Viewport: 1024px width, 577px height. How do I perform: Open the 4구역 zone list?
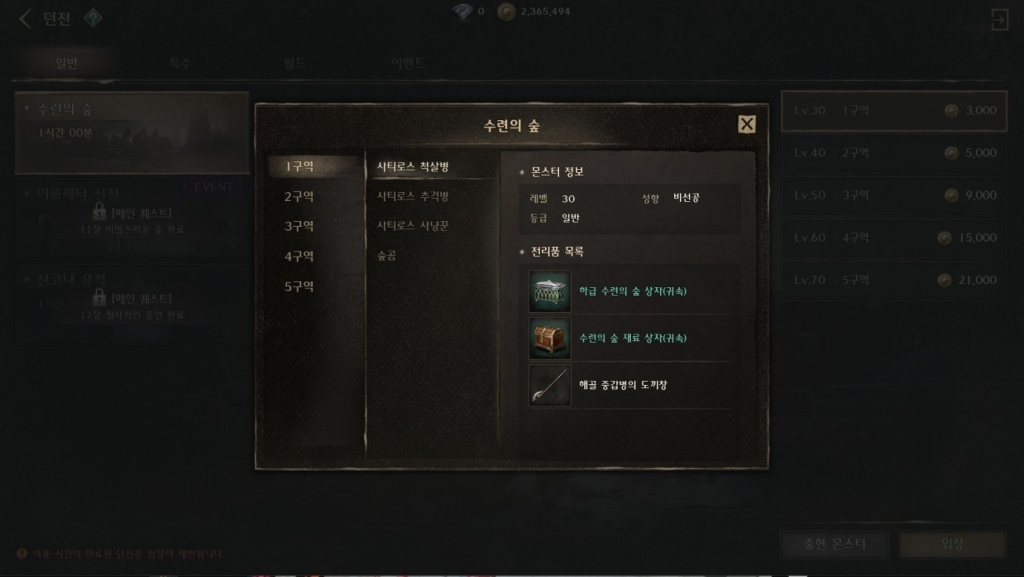point(299,256)
